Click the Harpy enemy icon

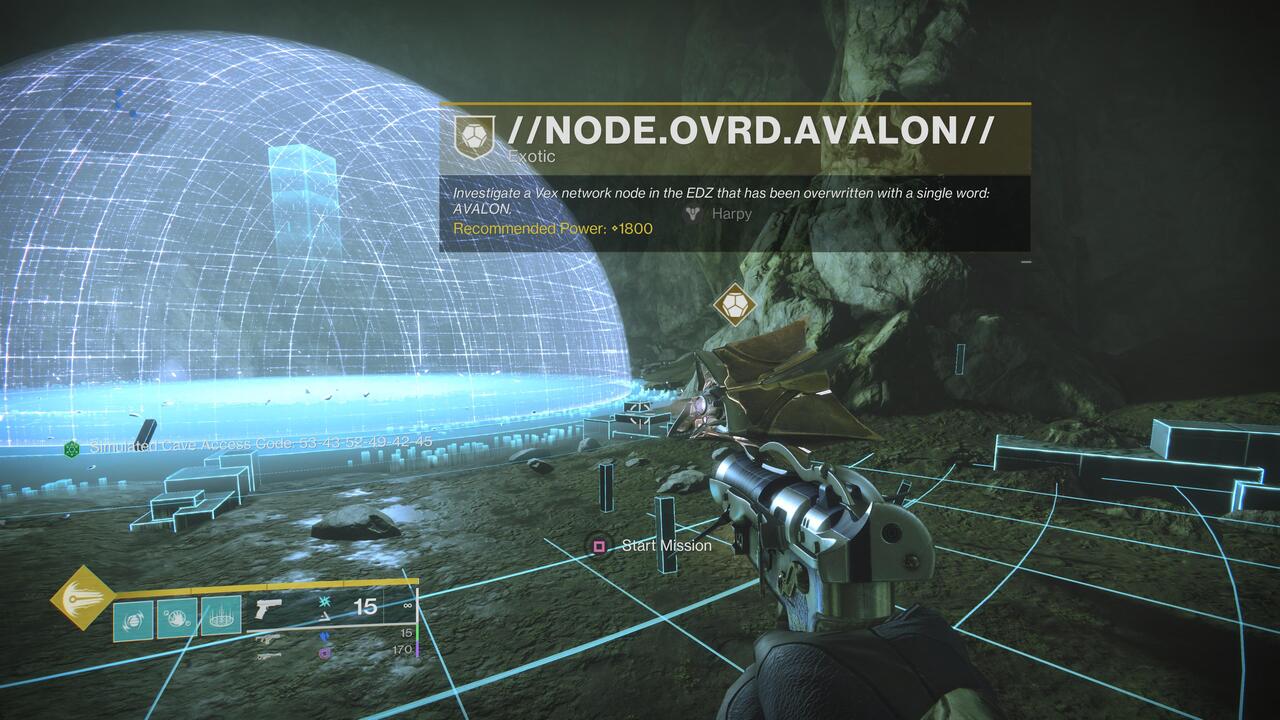[691, 214]
